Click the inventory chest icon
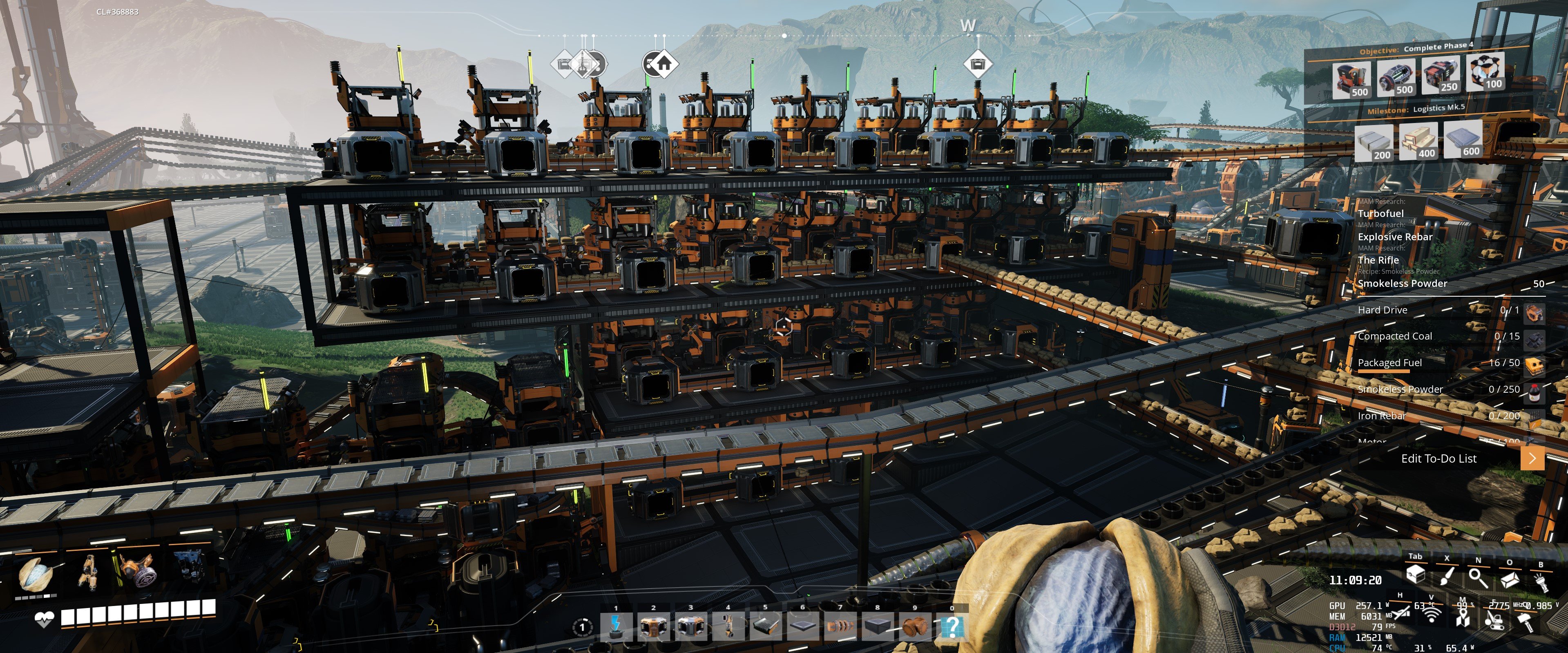The height and width of the screenshot is (653, 1568). [1416, 575]
